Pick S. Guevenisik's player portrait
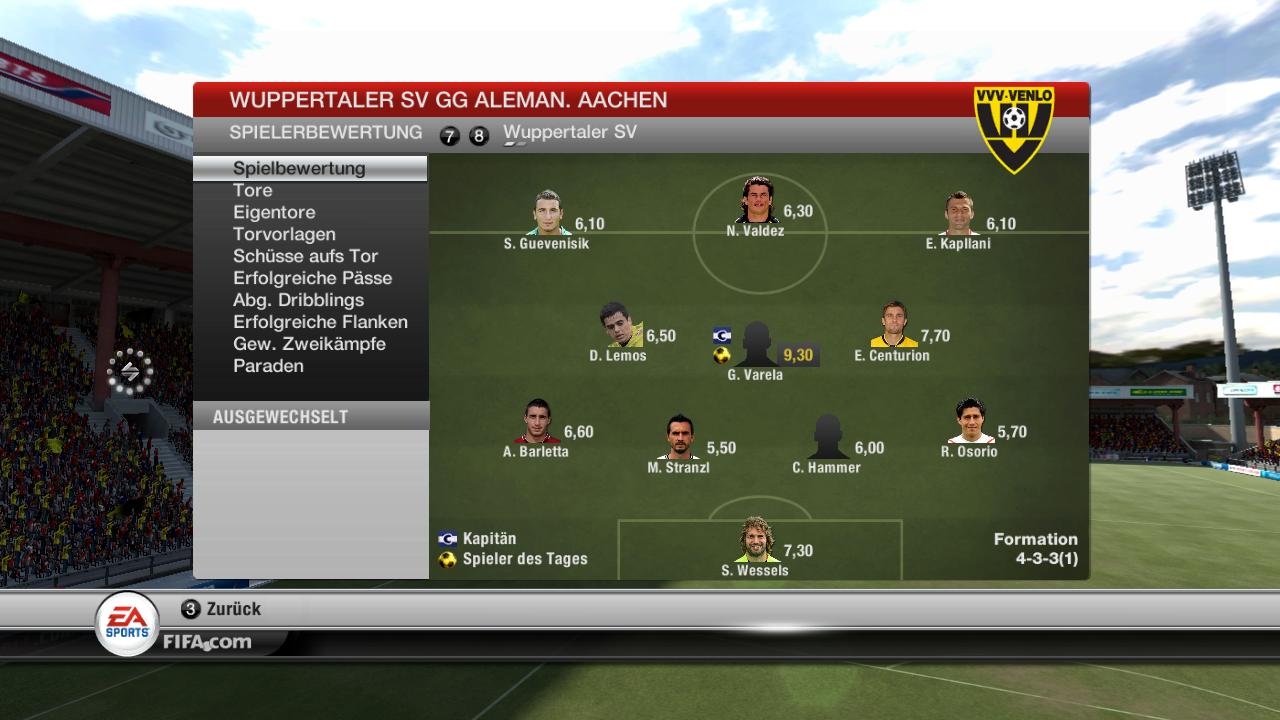1280x720 pixels. (547, 214)
